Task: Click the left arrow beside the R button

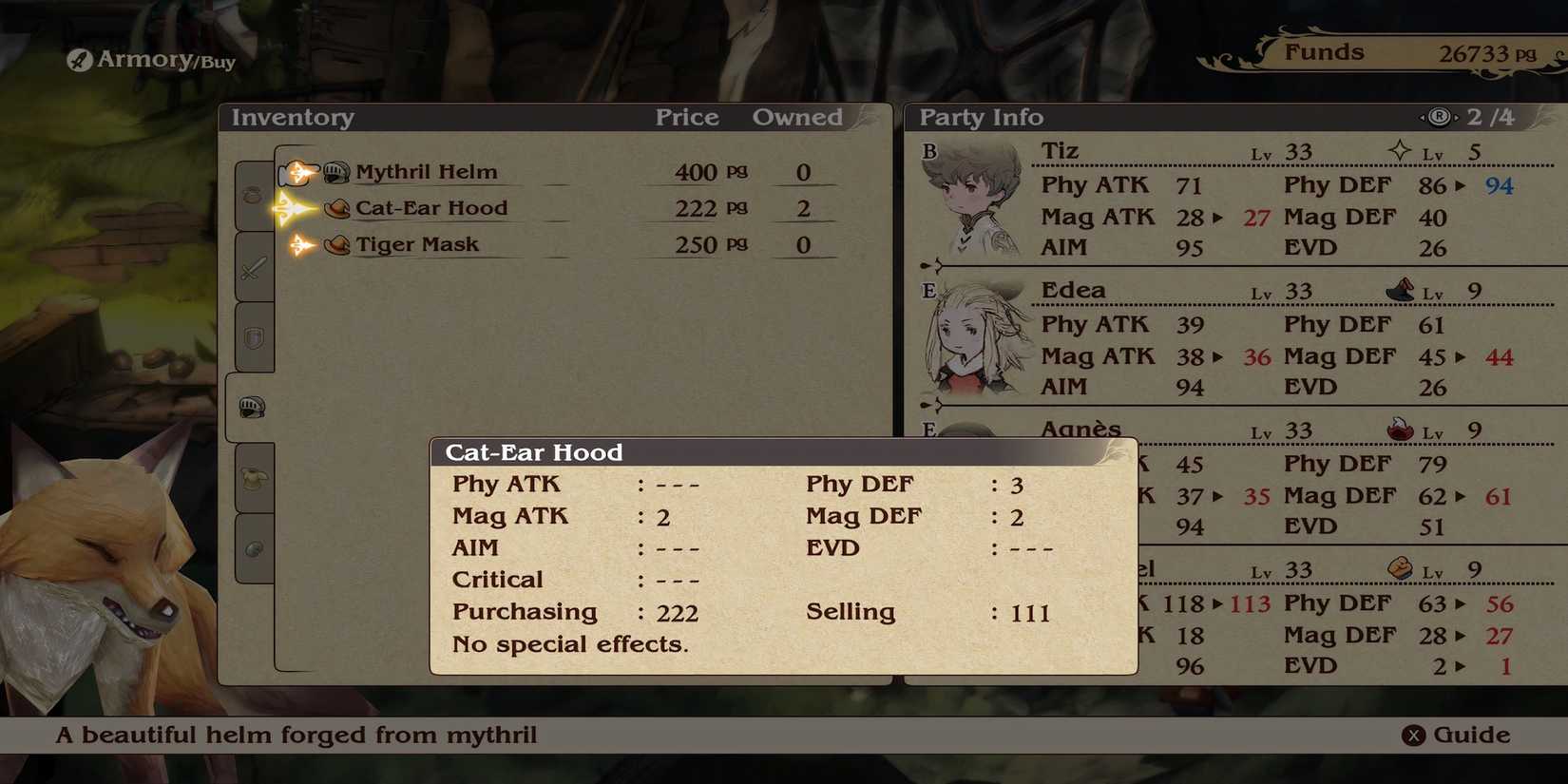Action: (x=1423, y=116)
